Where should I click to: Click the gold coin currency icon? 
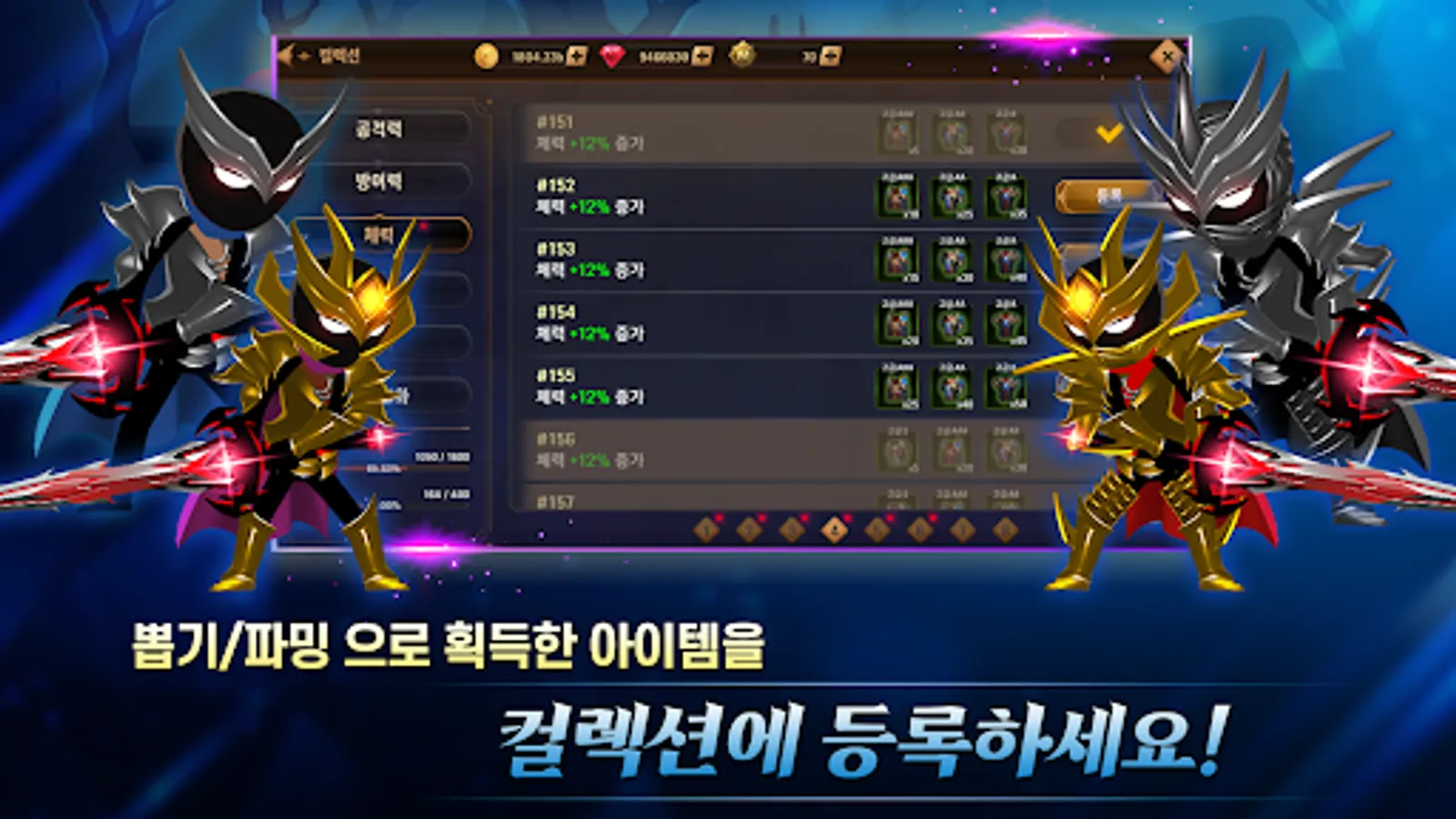486,55
